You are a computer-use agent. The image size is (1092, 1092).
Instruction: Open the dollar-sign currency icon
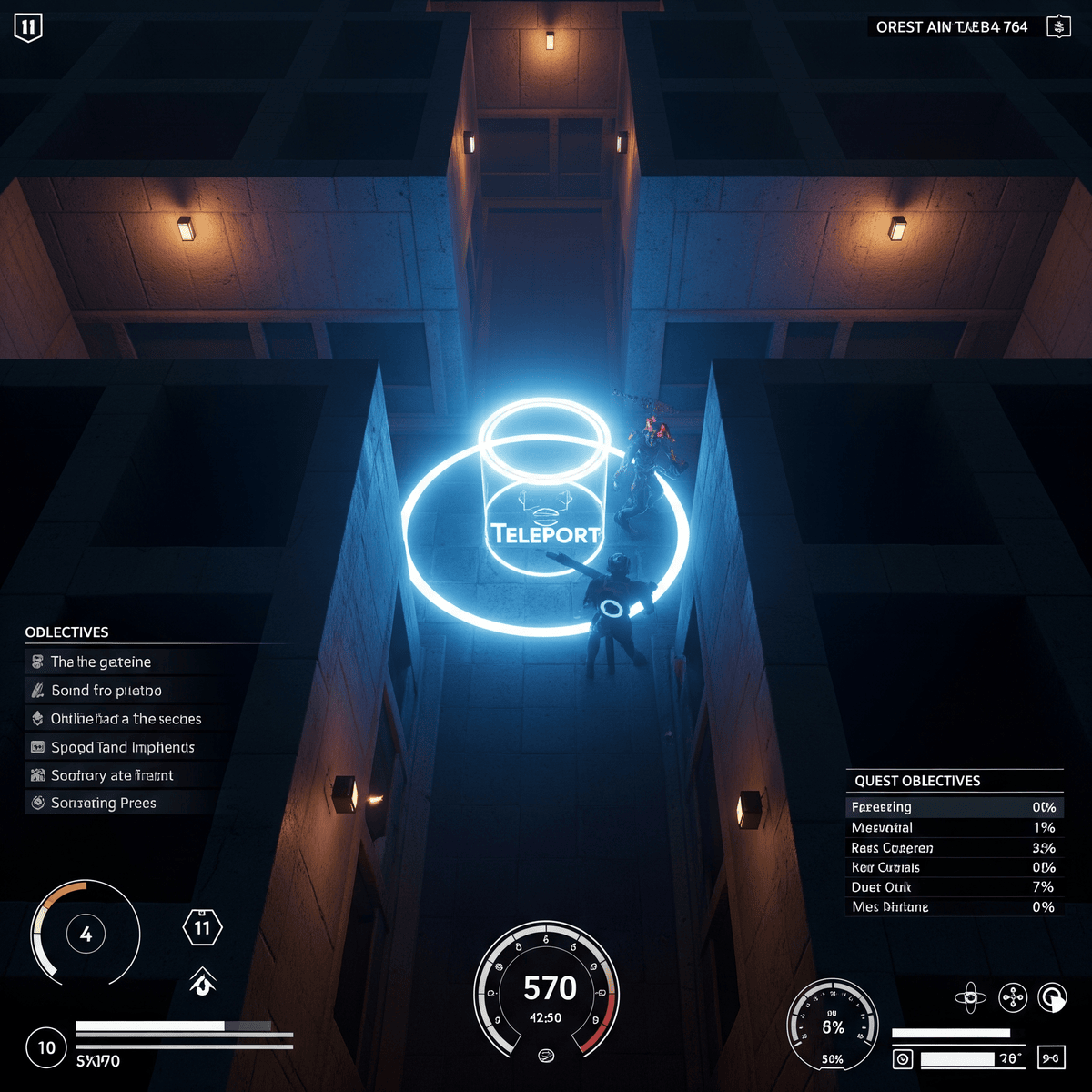click(1057, 27)
